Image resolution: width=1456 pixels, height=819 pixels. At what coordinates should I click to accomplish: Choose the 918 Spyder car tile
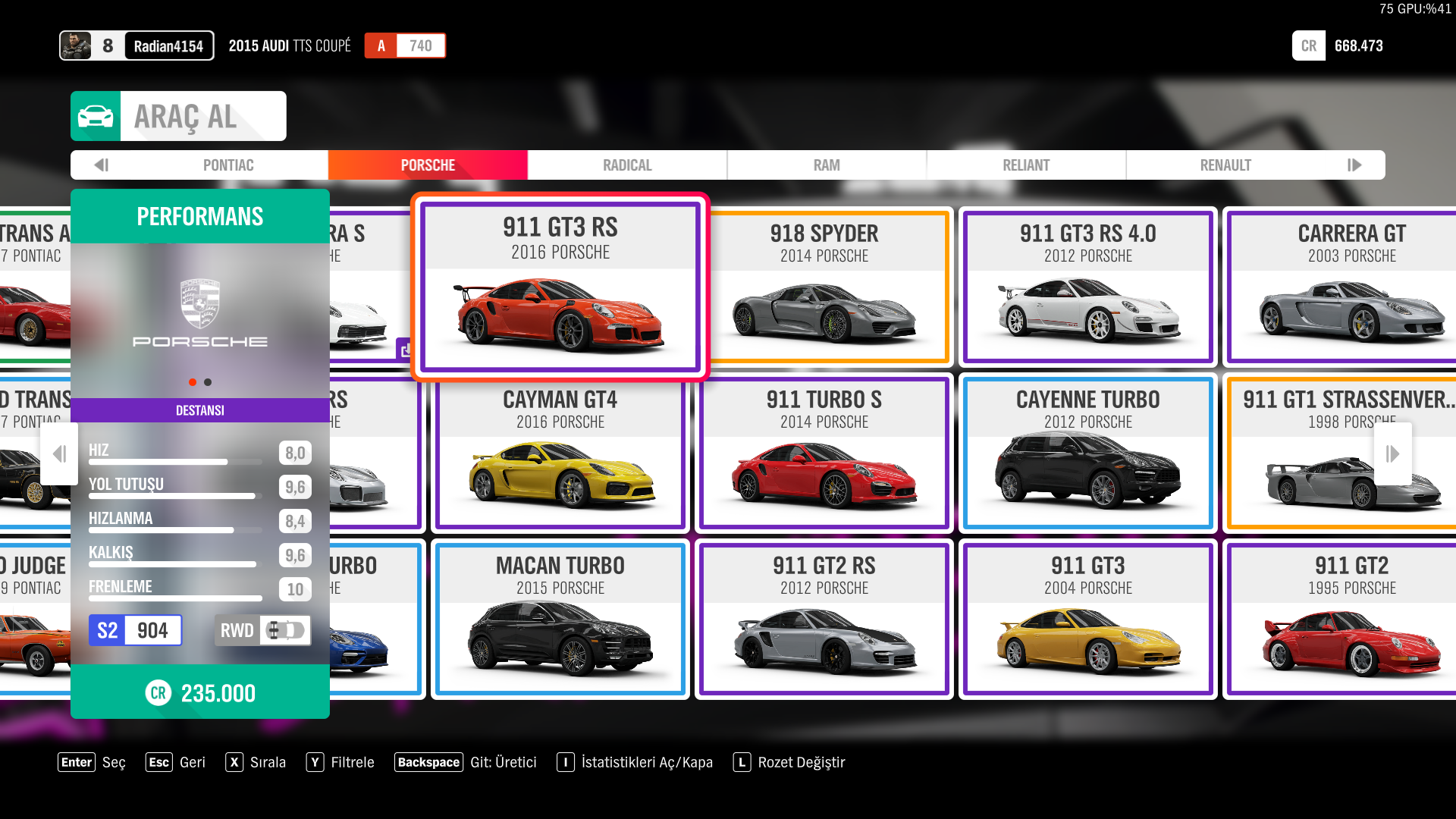coord(824,287)
